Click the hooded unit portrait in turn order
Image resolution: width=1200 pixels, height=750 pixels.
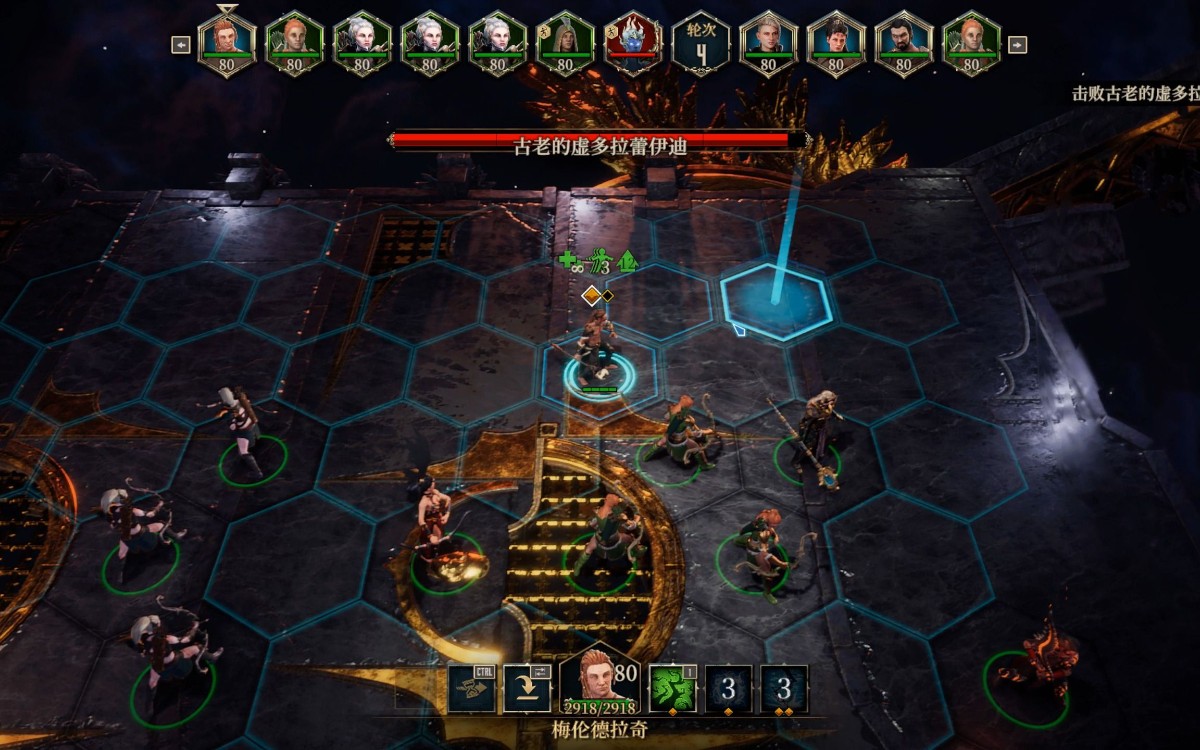pos(564,43)
